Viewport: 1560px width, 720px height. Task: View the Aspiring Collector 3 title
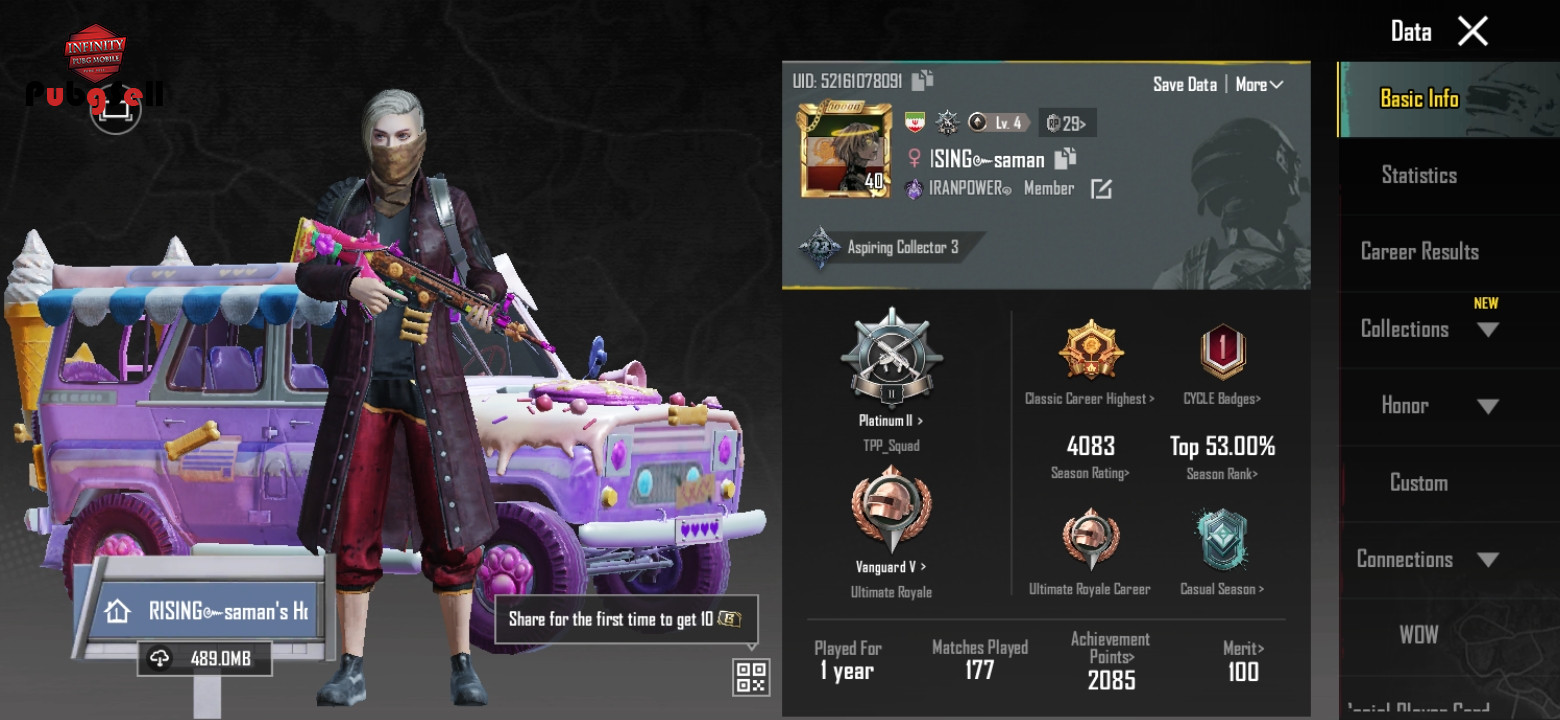coord(890,248)
